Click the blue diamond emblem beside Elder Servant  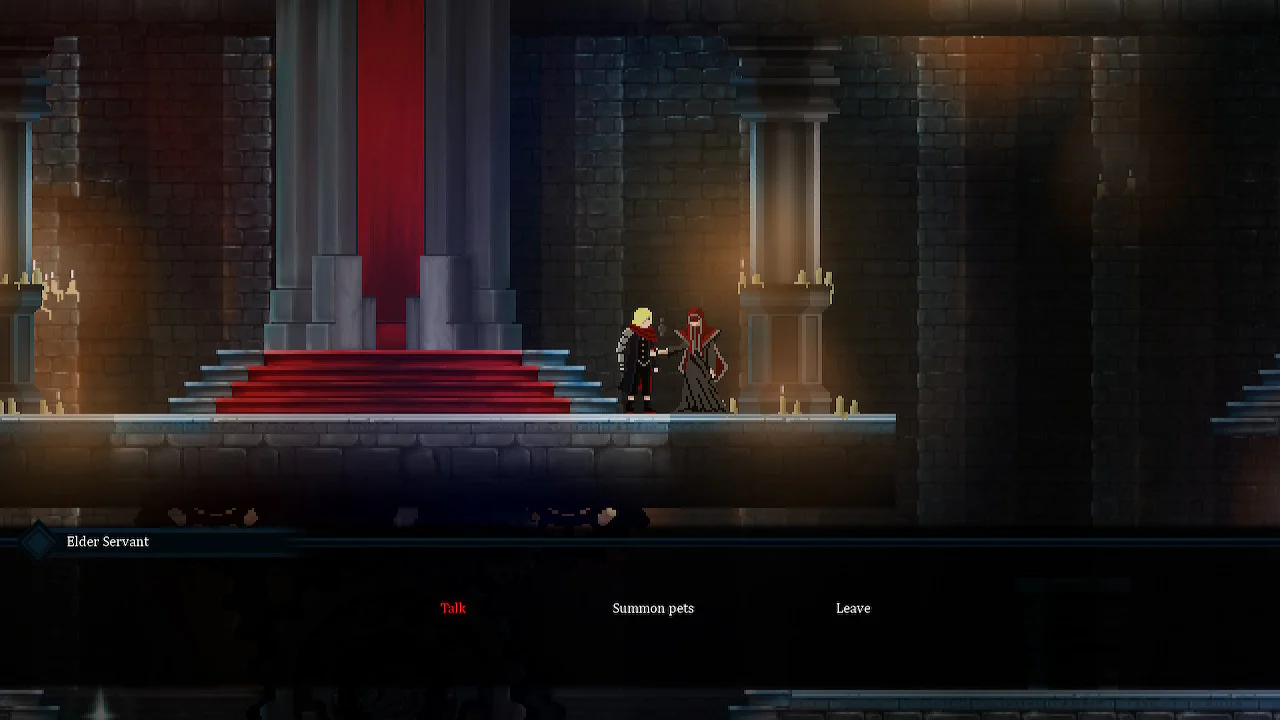click(37, 541)
